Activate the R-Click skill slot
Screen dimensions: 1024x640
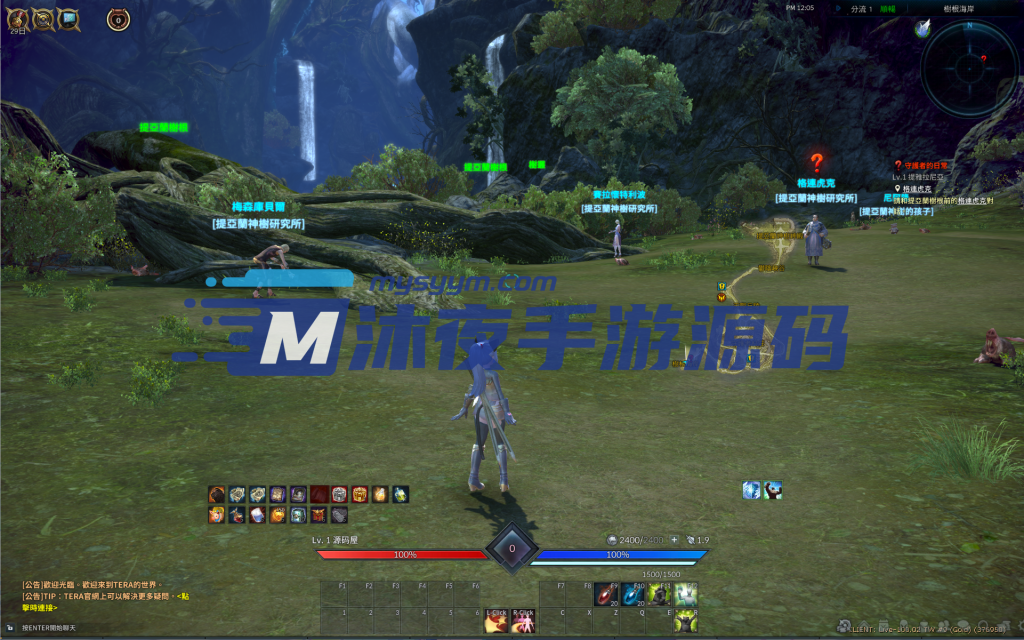click(x=522, y=622)
